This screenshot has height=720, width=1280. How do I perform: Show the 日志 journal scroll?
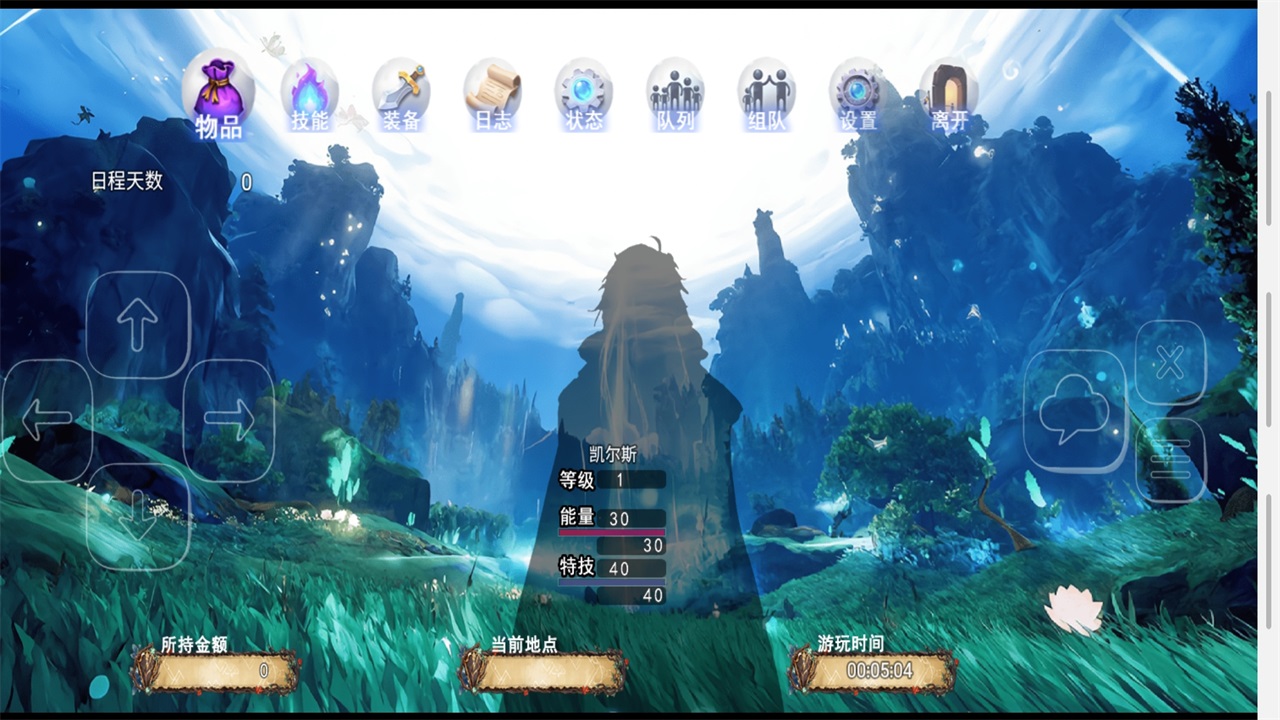[492, 94]
